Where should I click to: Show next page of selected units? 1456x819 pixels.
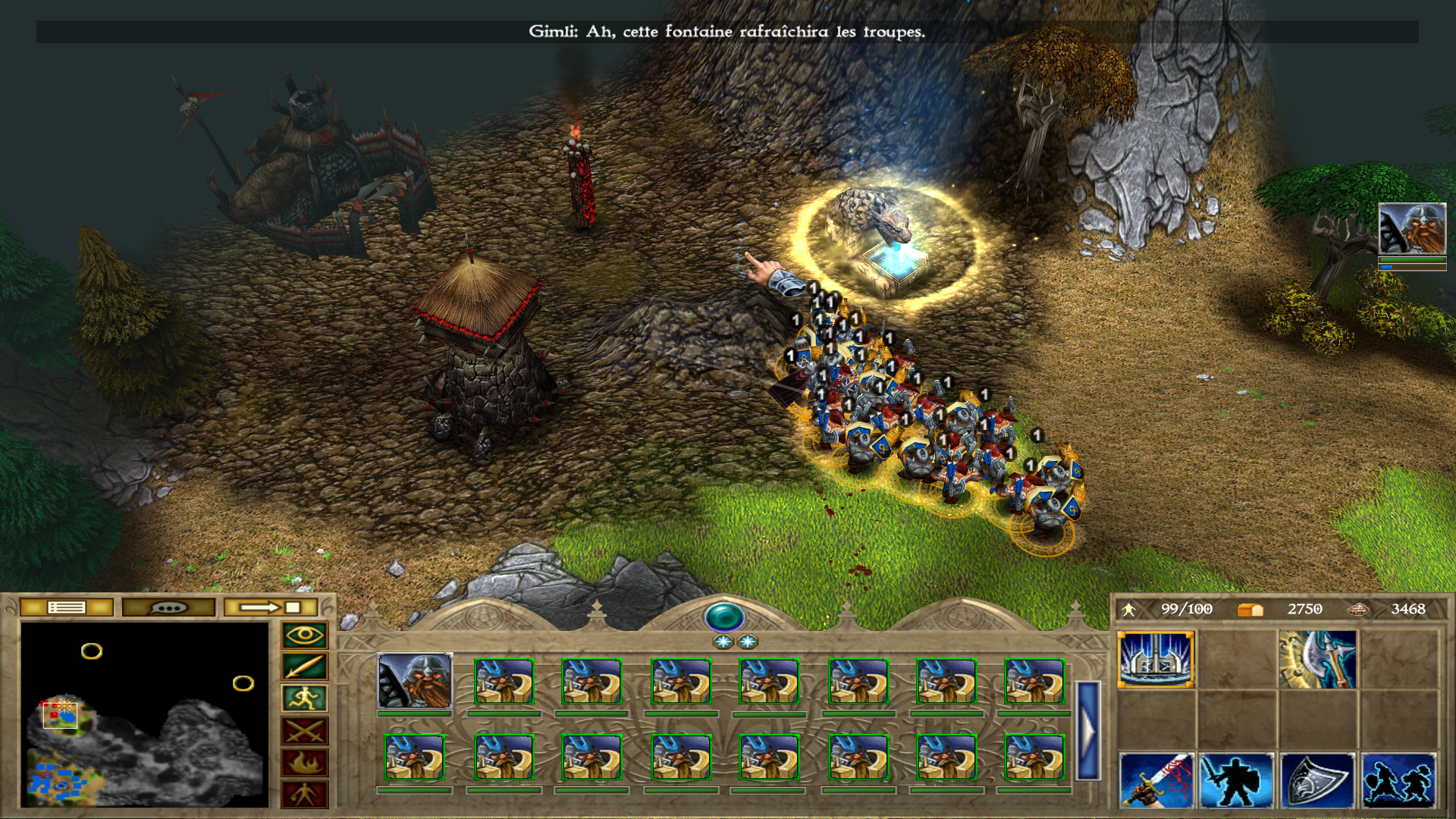tap(1087, 730)
